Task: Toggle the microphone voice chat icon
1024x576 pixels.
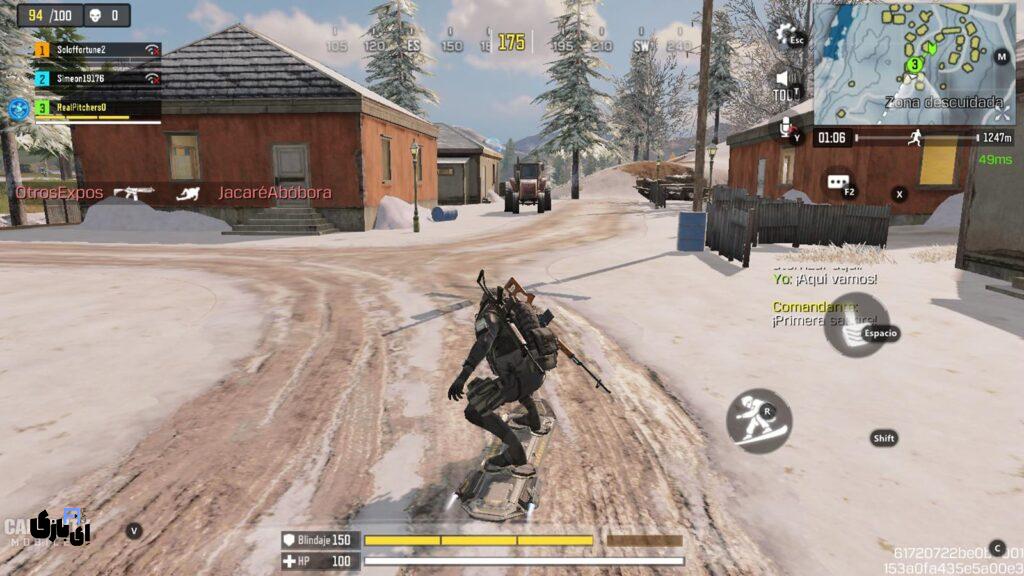Action: point(787,126)
